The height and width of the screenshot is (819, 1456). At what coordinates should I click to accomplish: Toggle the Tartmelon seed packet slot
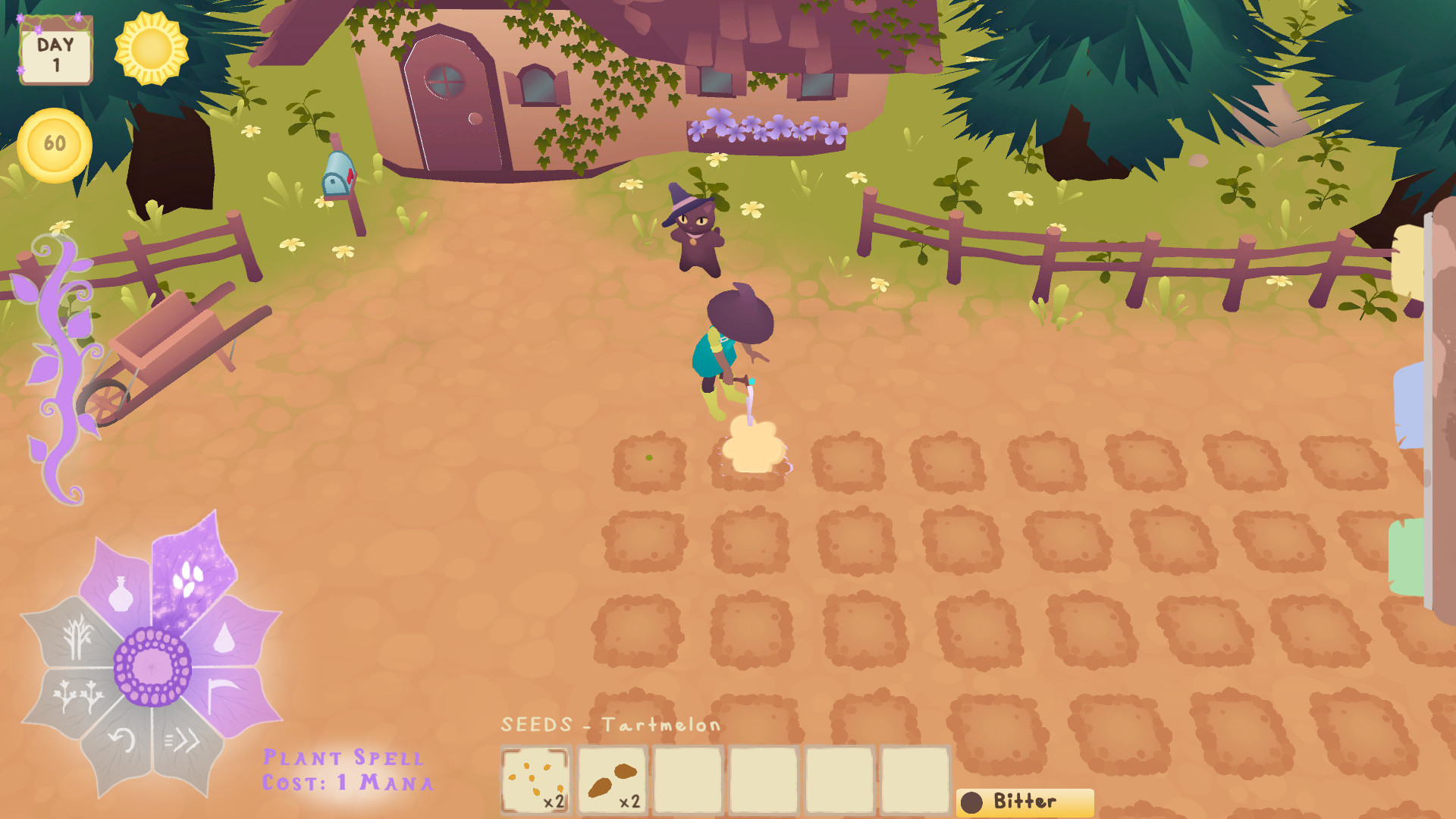(536, 780)
